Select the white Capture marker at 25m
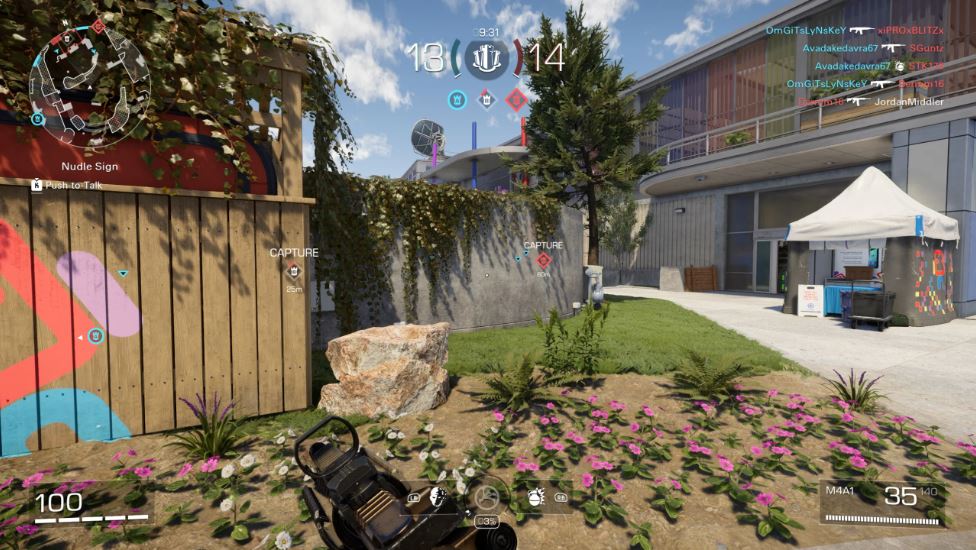Image resolution: width=976 pixels, height=550 pixels. (x=293, y=270)
